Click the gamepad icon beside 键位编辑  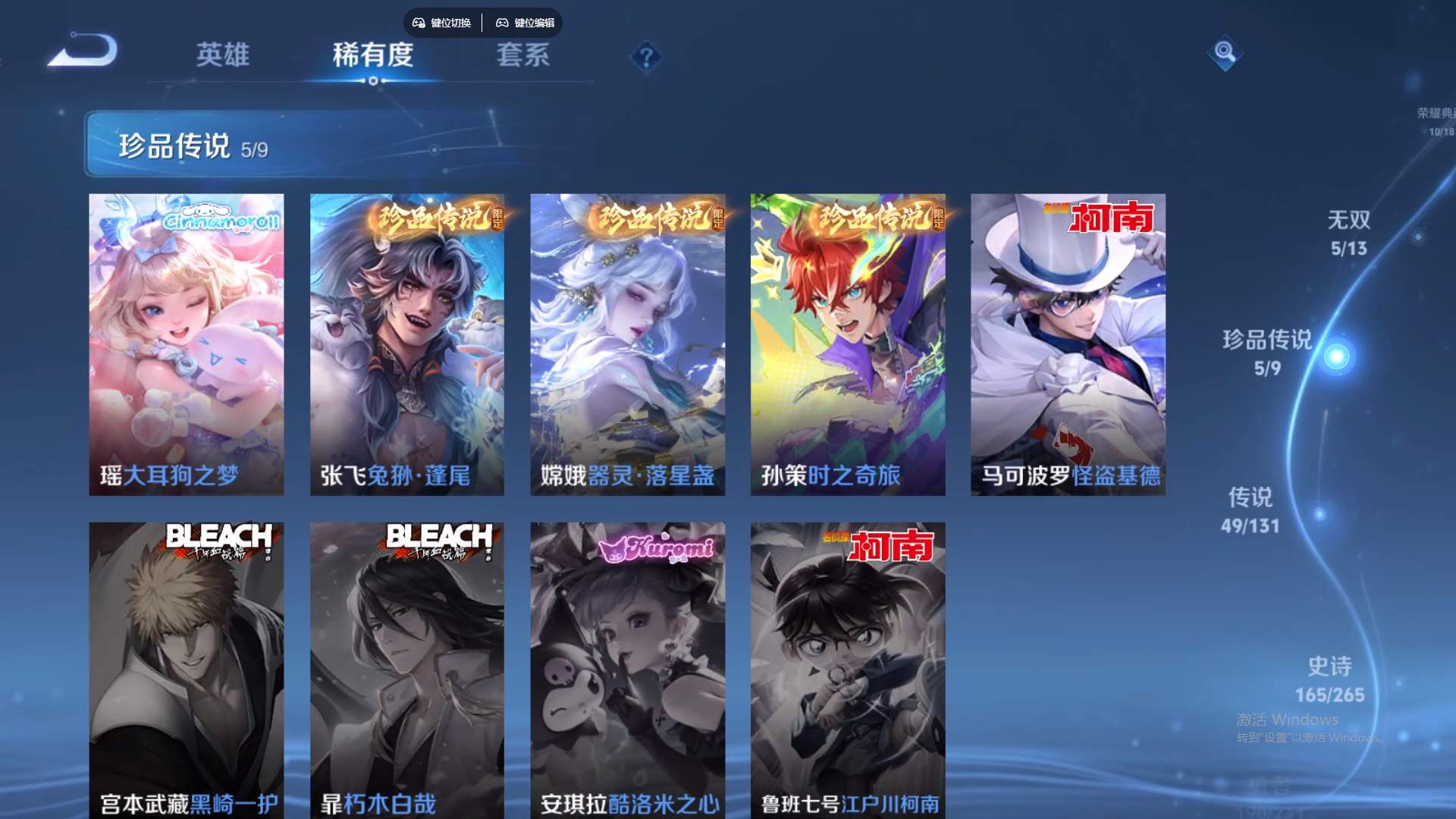point(502,23)
